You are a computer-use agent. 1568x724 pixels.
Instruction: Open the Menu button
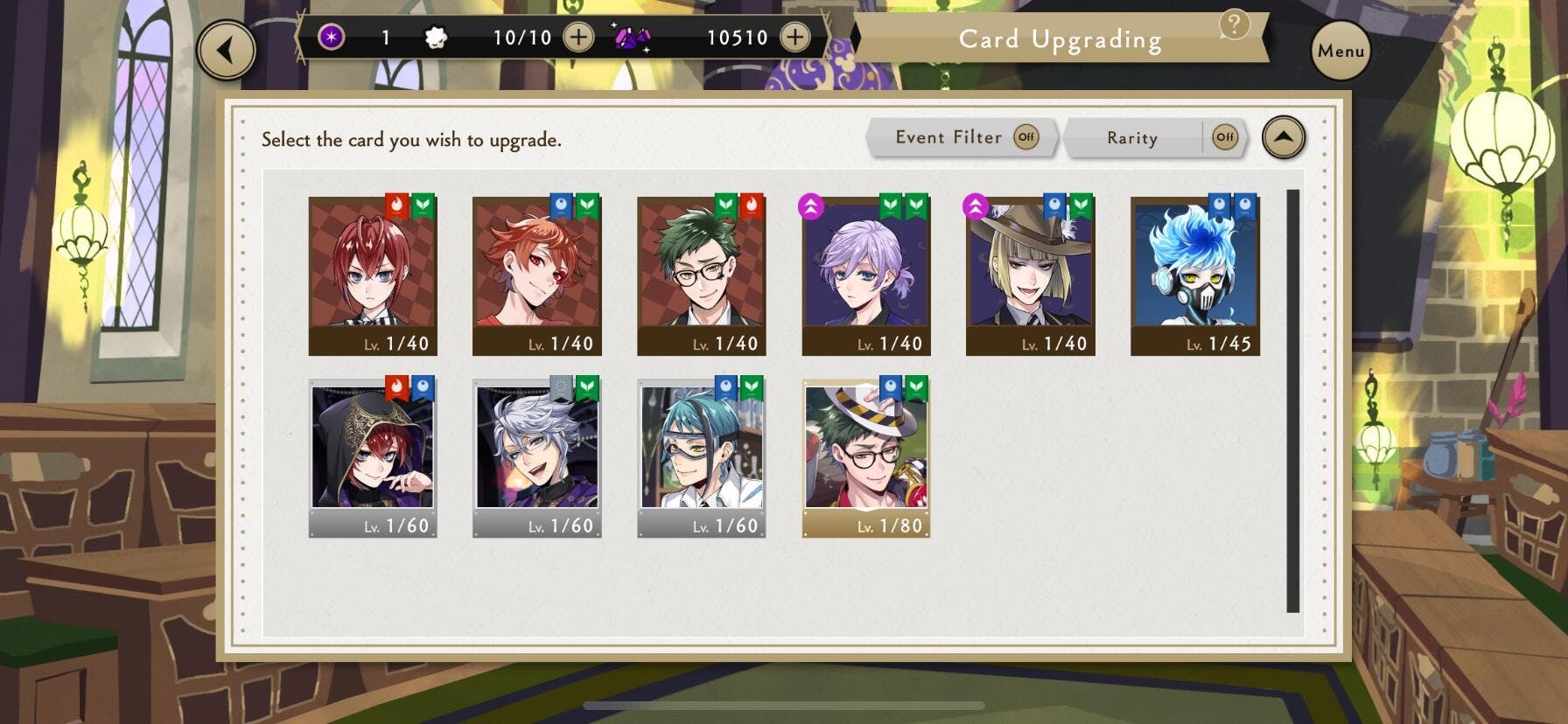click(1340, 52)
